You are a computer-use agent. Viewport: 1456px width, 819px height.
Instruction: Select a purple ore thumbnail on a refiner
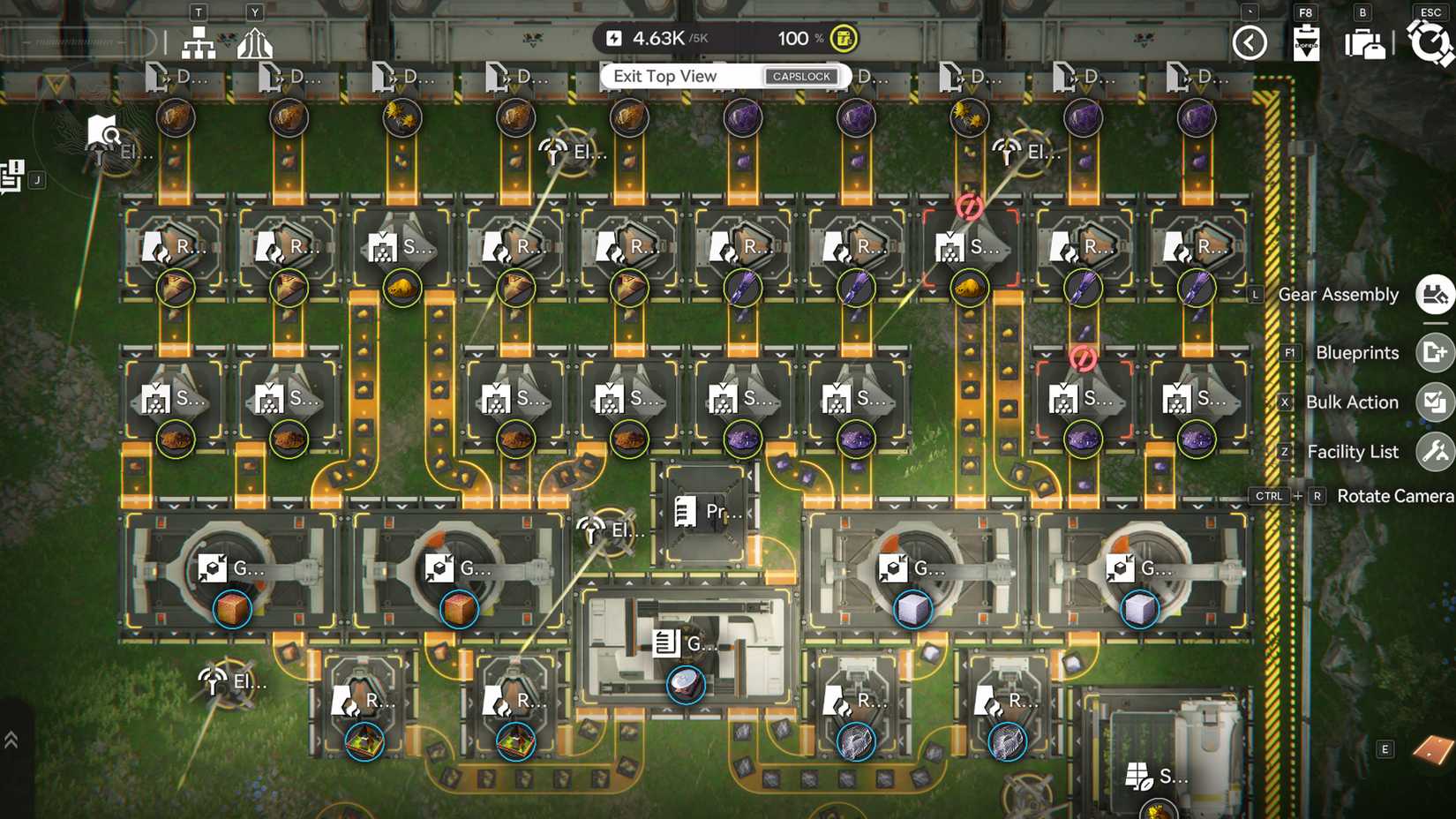click(x=744, y=288)
